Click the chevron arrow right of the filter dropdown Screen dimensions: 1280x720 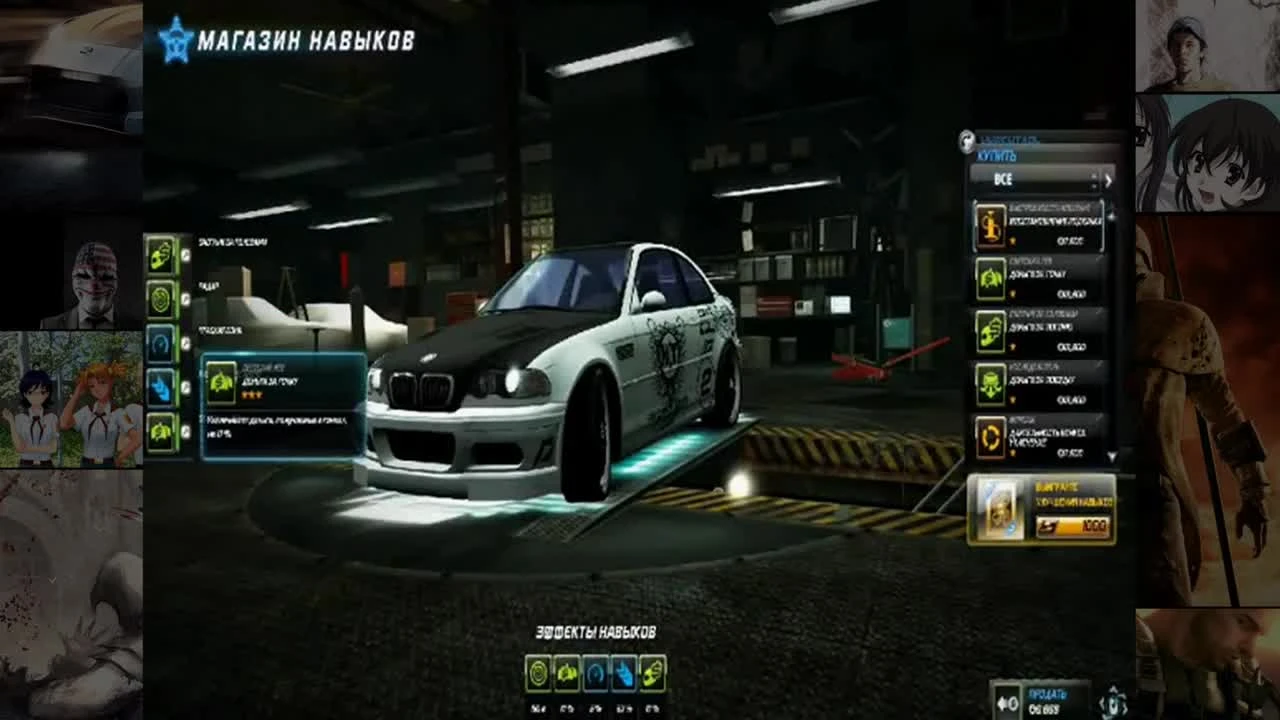click(1106, 182)
